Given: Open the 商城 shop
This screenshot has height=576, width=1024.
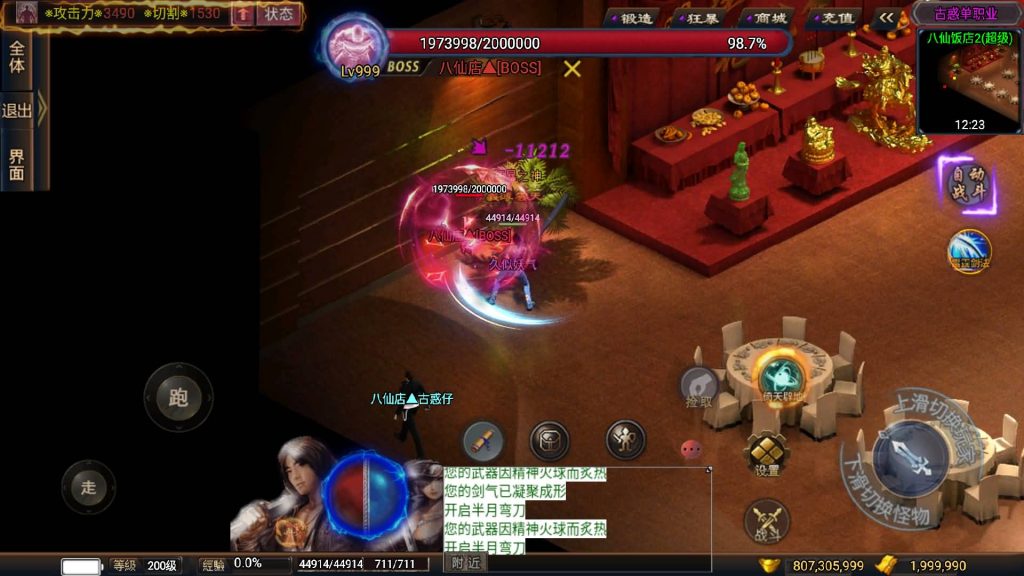Looking at the screenshot, I should click(769, 17).
